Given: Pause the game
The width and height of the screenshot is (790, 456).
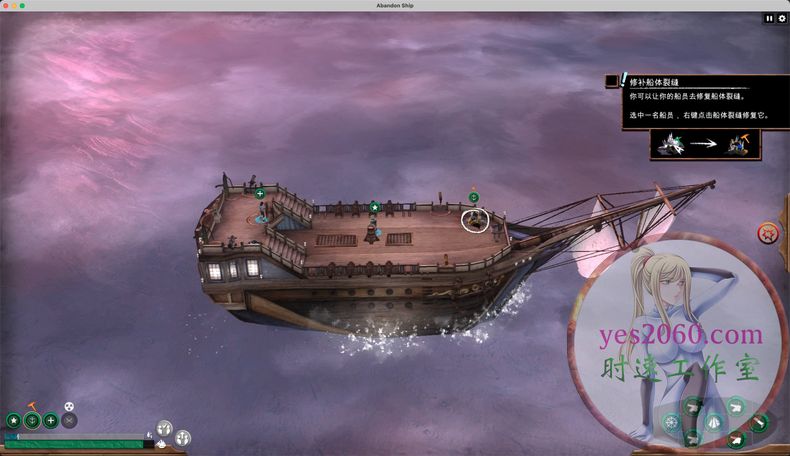Looking at the screenshot, I should (x=769, y=18).
